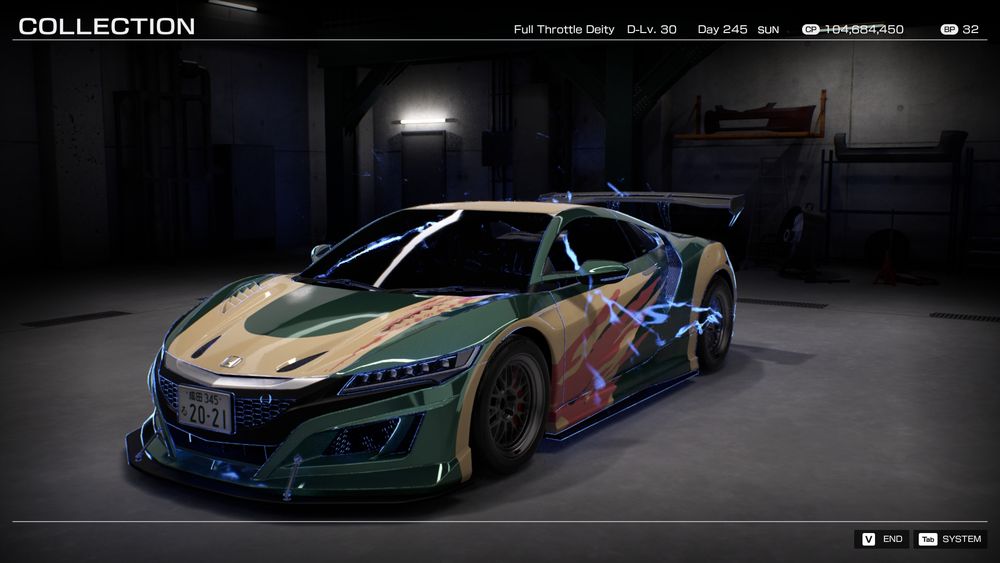
Task: Select the END button to exit collection
Action: click(881, 539)
